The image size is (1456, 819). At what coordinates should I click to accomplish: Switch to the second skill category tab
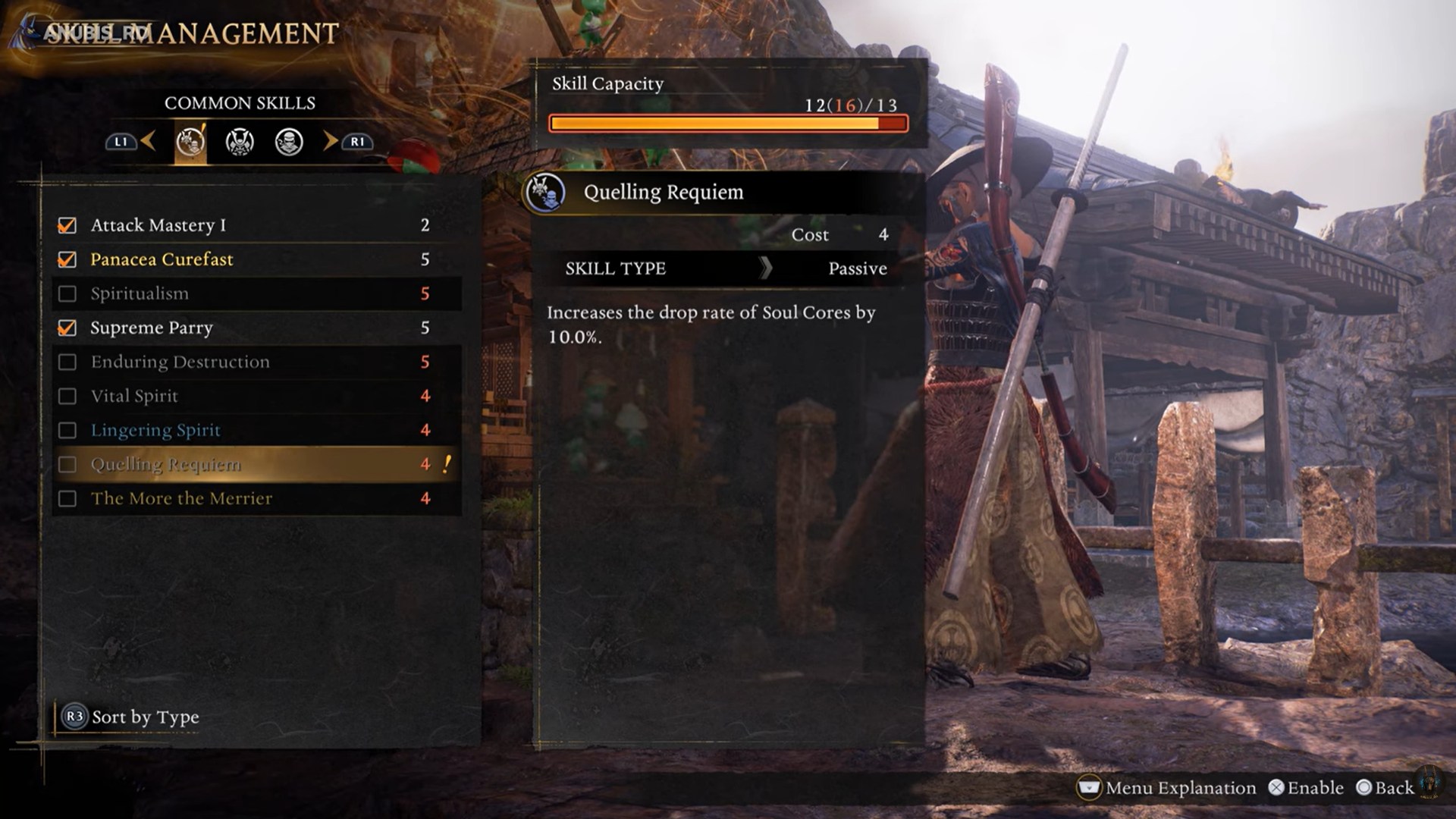click(x=240, y=142)
